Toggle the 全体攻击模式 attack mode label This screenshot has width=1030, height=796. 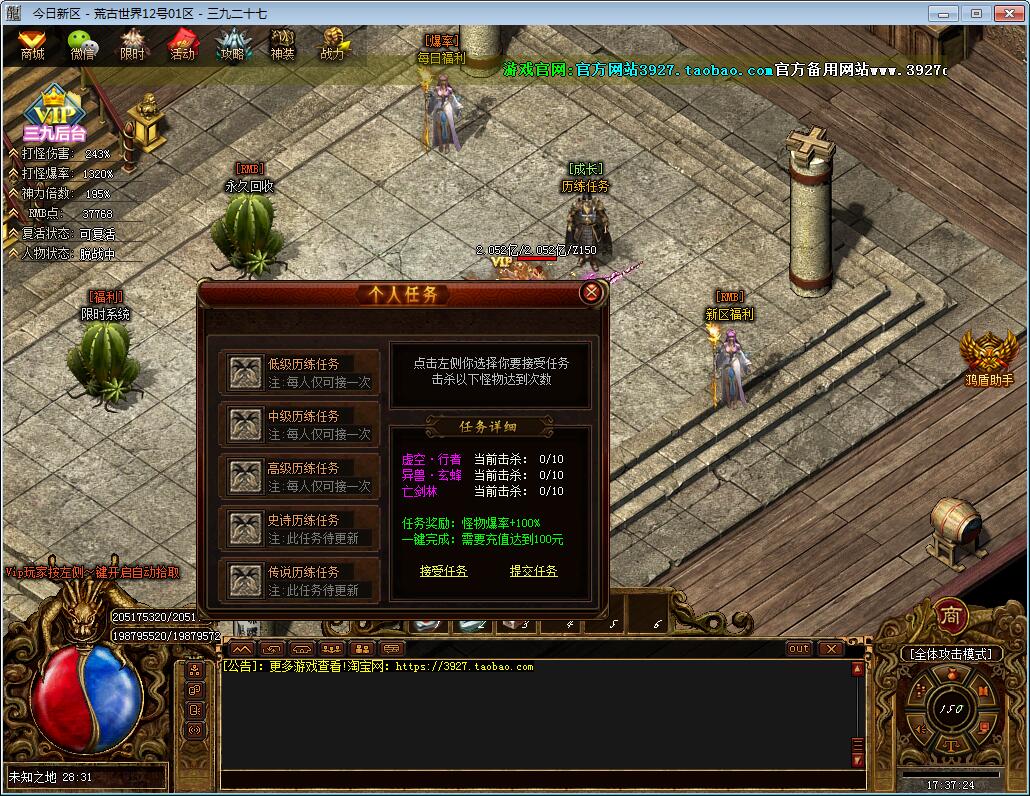click(x=950, y=654)
